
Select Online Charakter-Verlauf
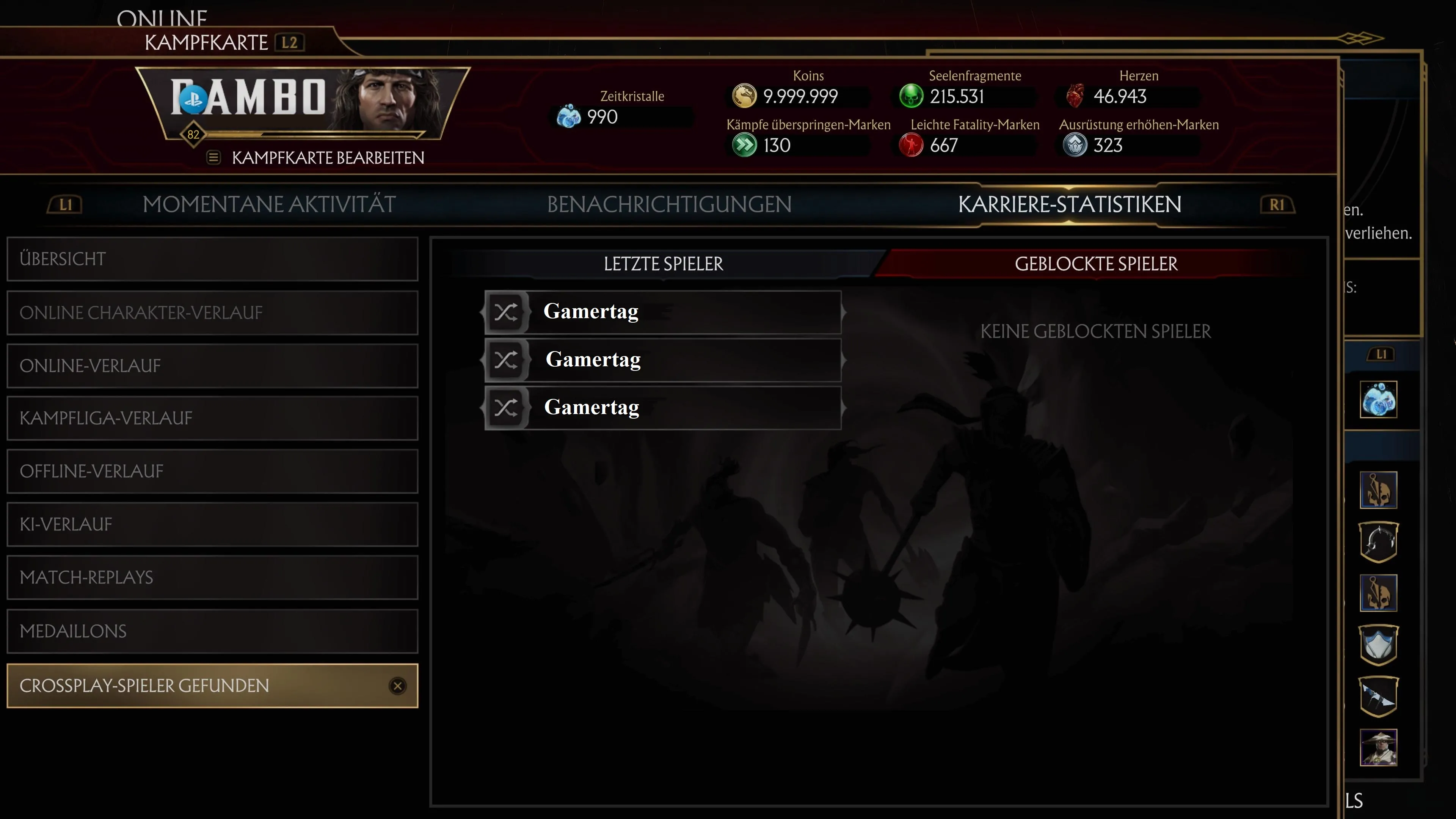point(212,312)
